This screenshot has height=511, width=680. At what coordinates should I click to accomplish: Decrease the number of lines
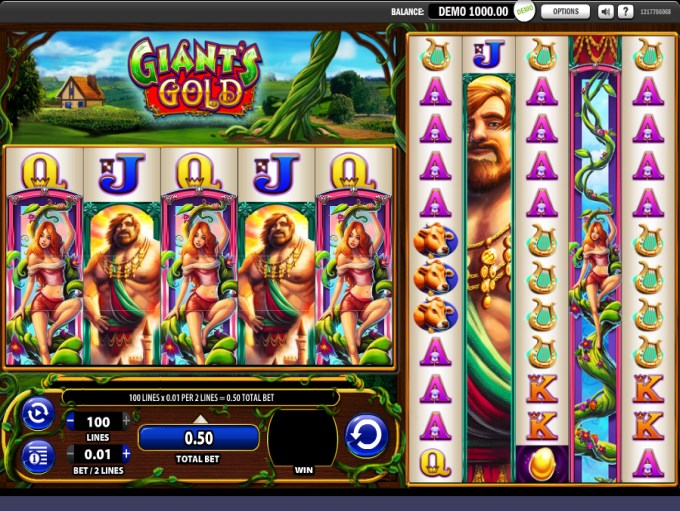71,422
